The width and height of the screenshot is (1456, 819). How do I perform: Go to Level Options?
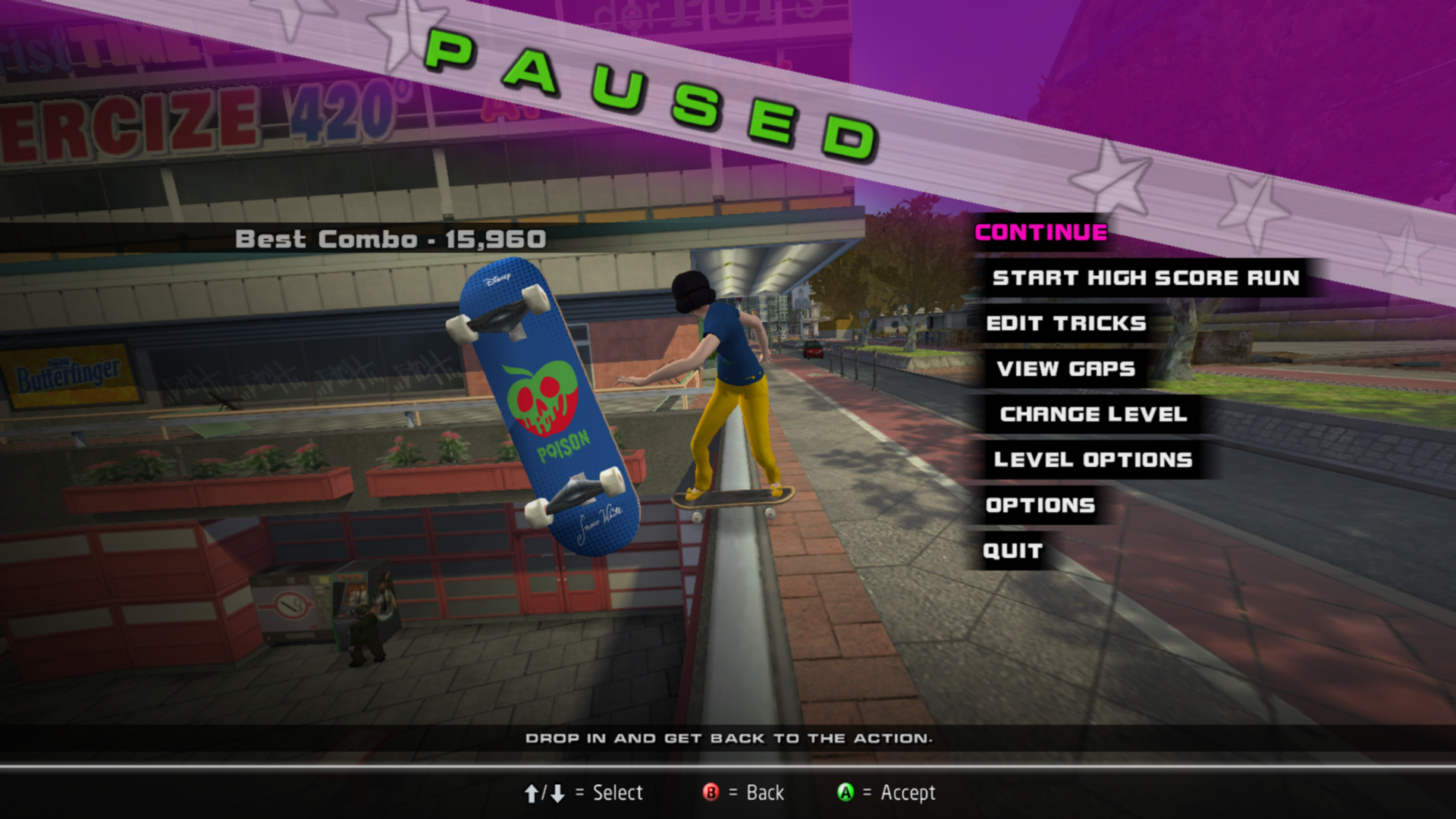[x=1093, y=460]
